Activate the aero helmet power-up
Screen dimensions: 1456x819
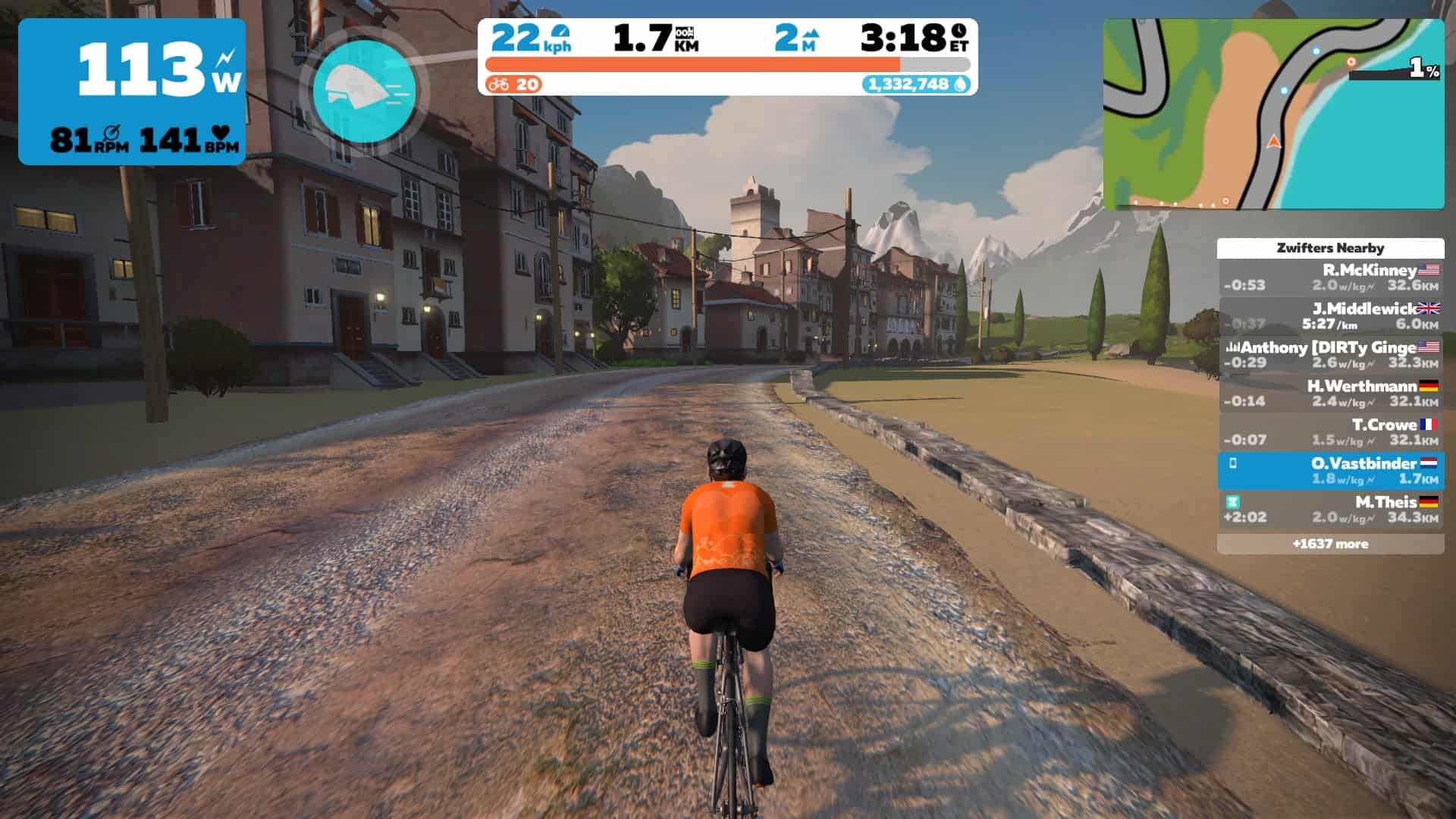coord(364,91)
